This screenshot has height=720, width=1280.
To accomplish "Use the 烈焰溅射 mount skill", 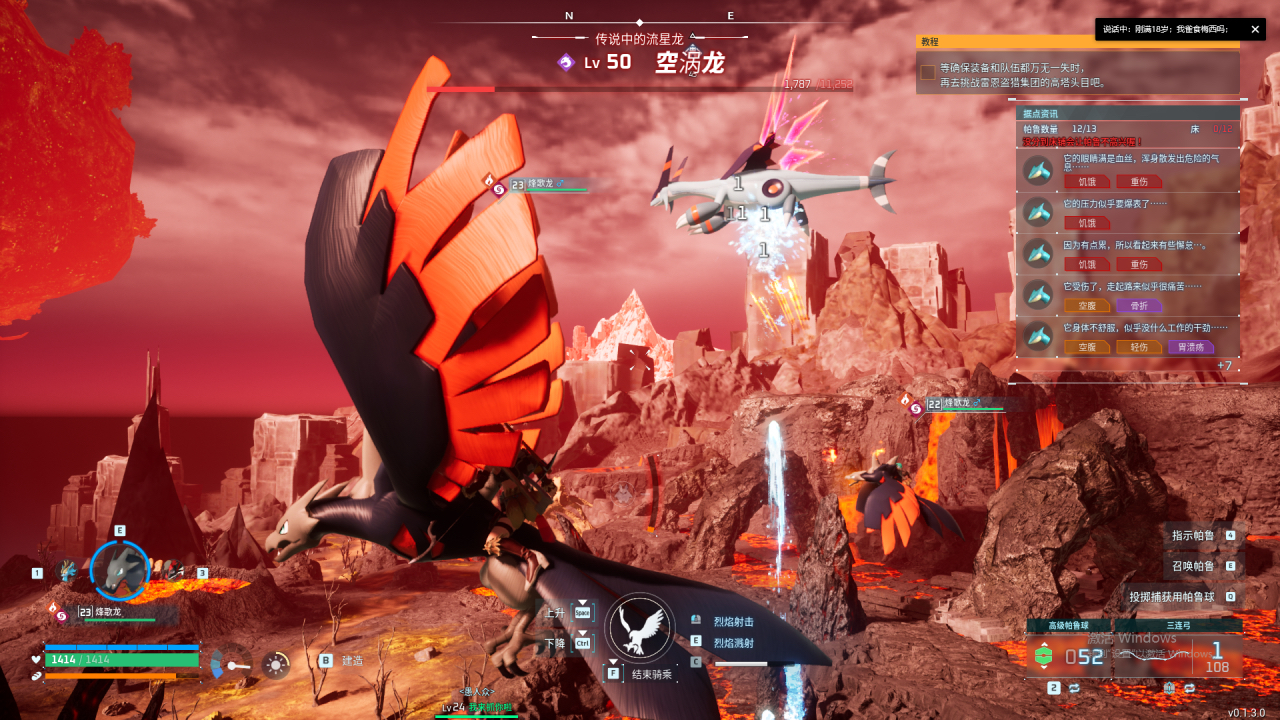I will point(733,642).
